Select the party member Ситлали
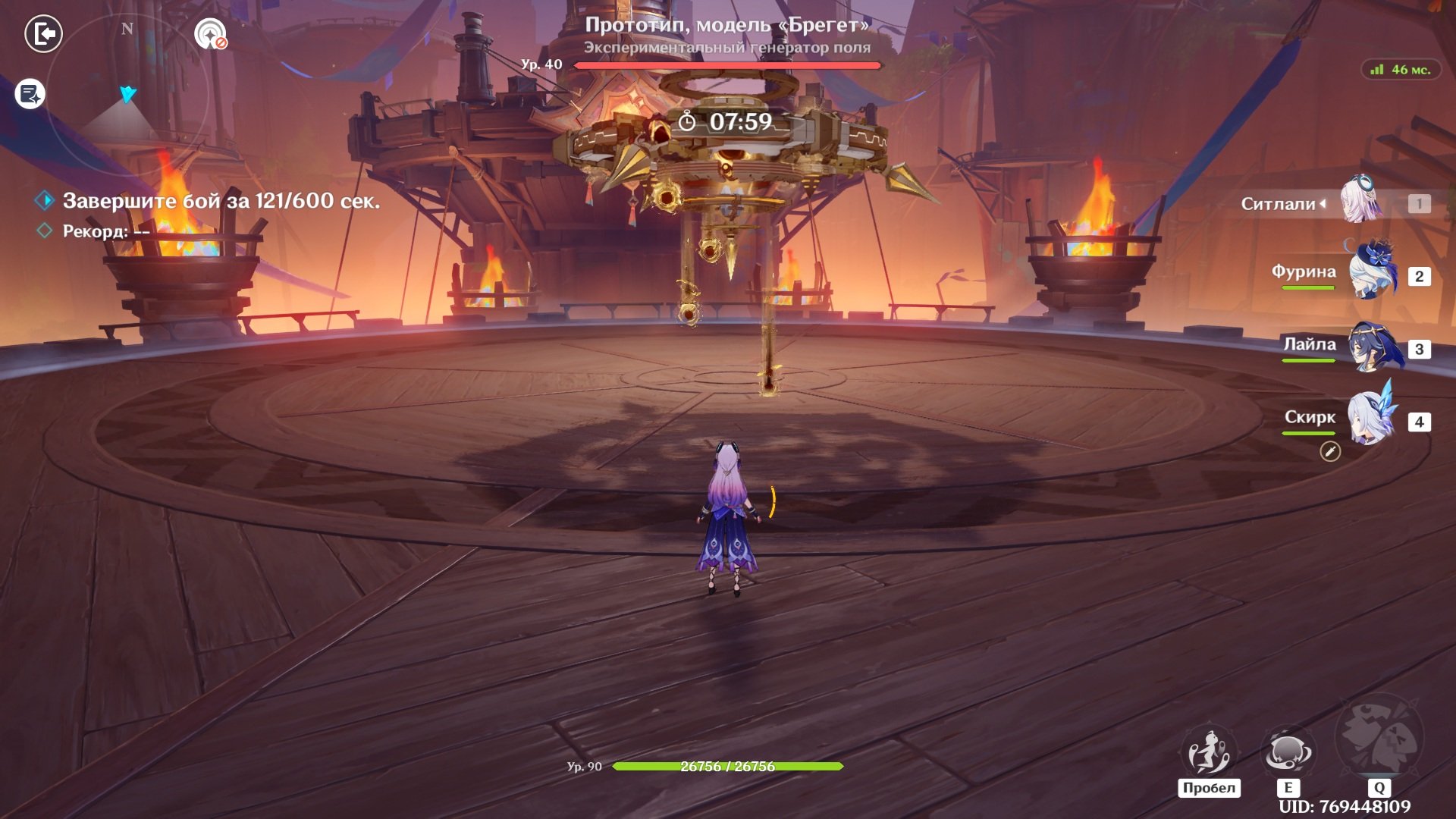The width and height of the screenshot is (1456, 819). 1361,202
